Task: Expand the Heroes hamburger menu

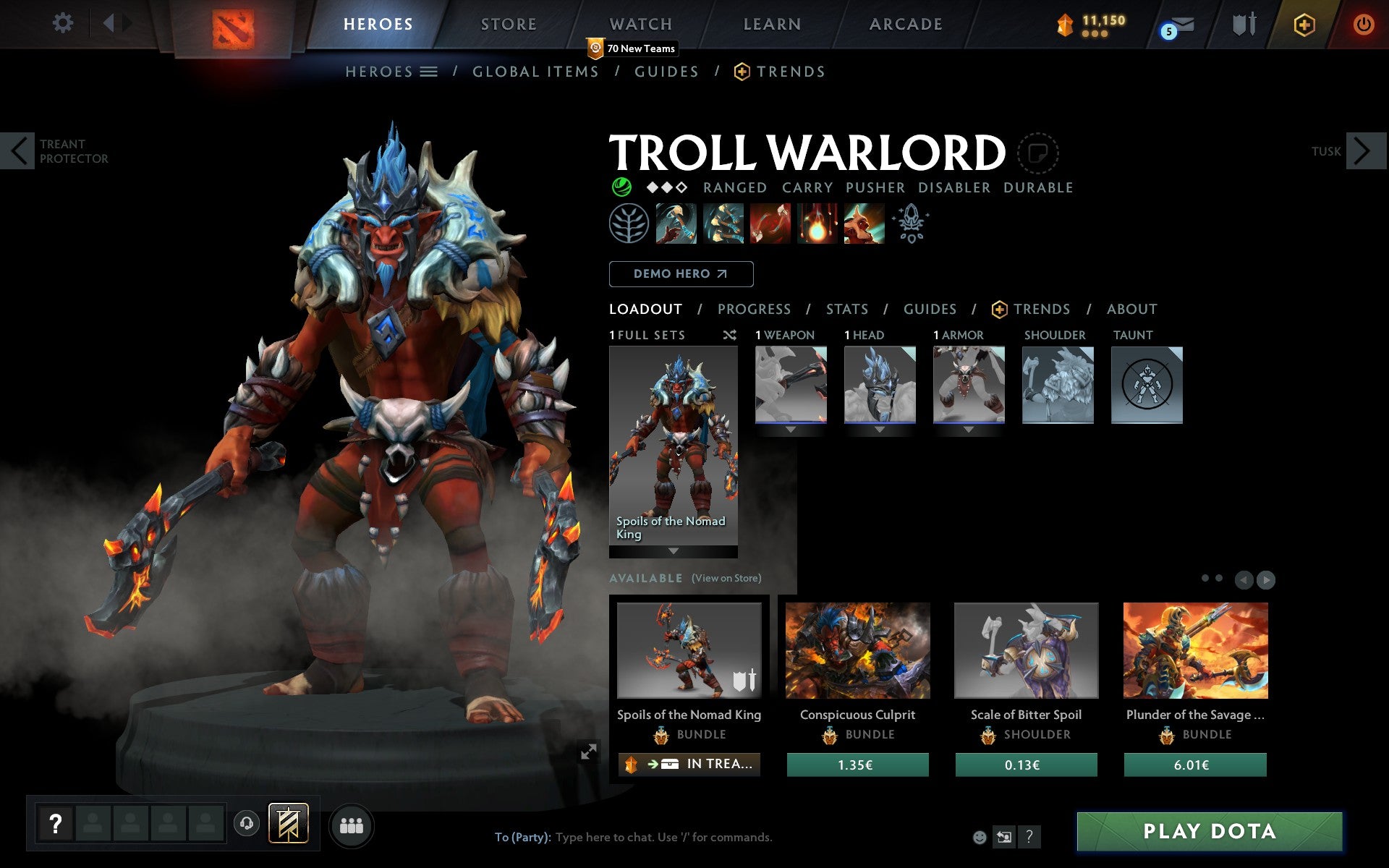Action: click(429, 72)
